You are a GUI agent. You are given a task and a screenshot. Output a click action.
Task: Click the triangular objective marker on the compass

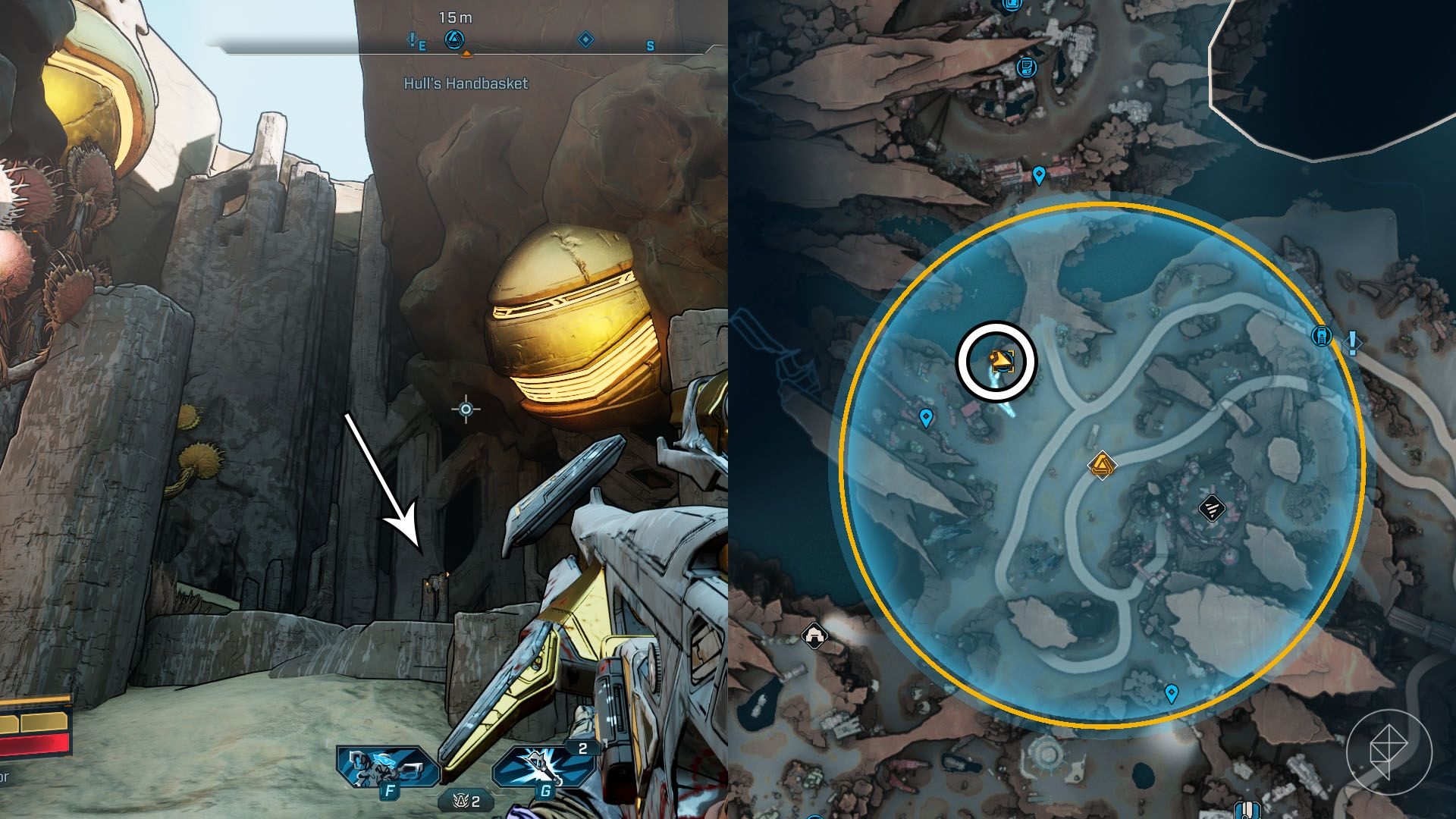[454, 39]
